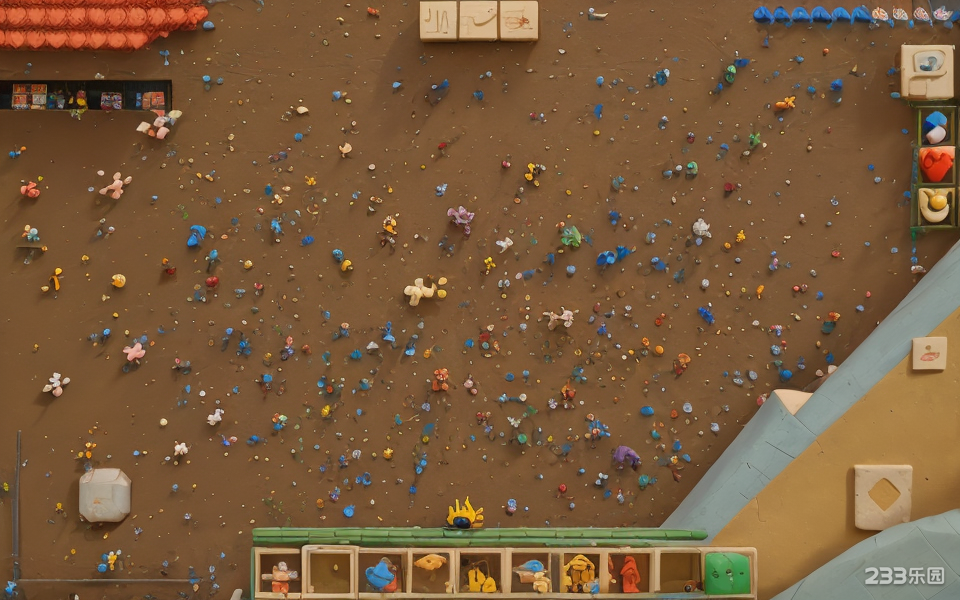Select the golden orb side slot
Image resolution: width=960 pixels, height=600 pixels.
tap(935, 204)
